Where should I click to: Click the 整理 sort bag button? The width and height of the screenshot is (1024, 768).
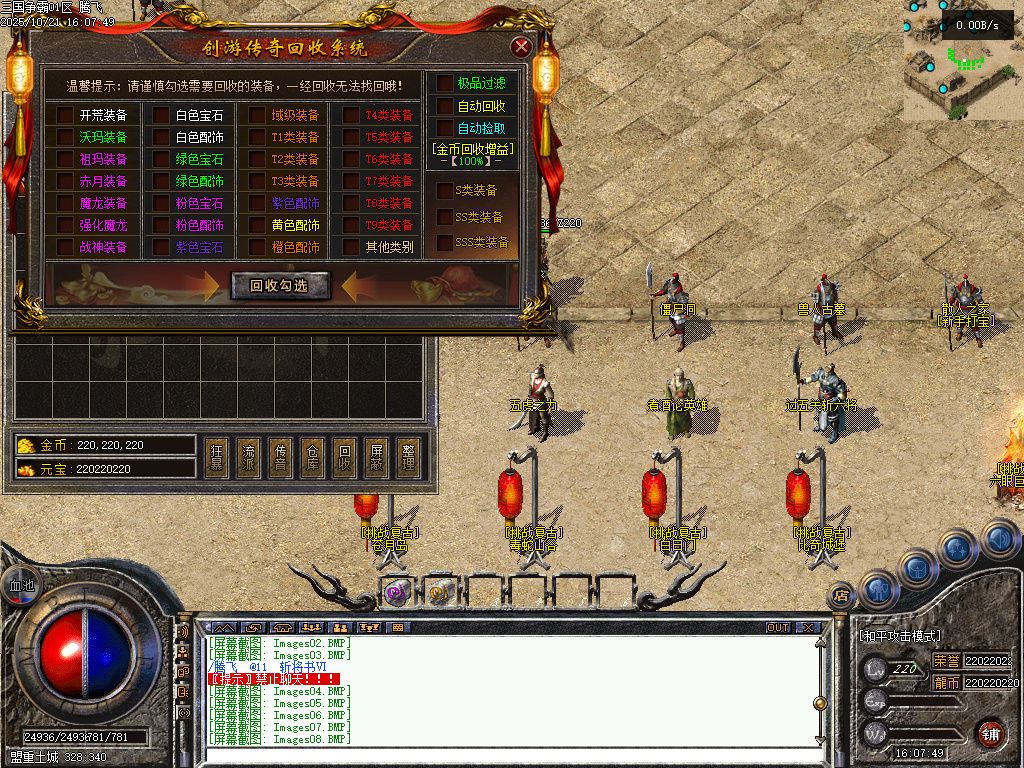(407, 457)
